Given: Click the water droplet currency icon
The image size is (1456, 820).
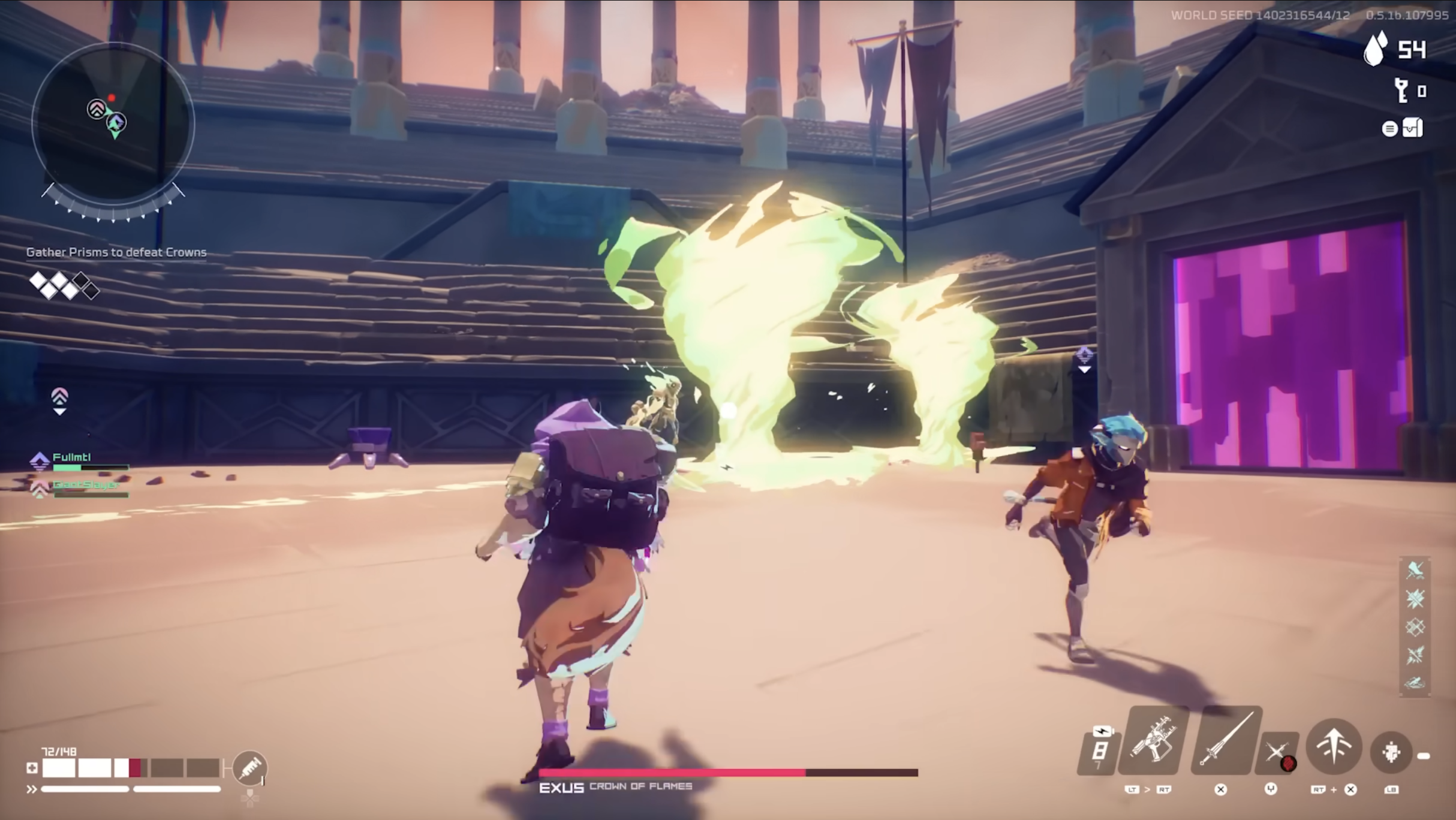Looking at the screenshot, I should [1375, 49].
